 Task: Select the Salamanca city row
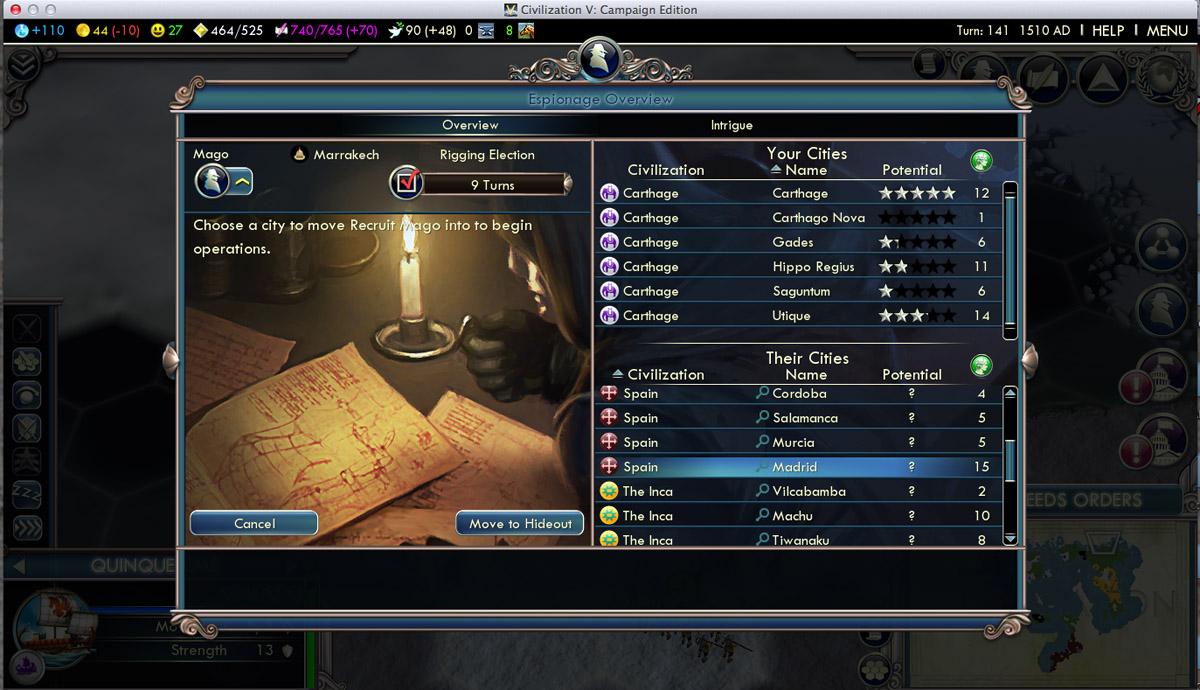pos(805,418)
